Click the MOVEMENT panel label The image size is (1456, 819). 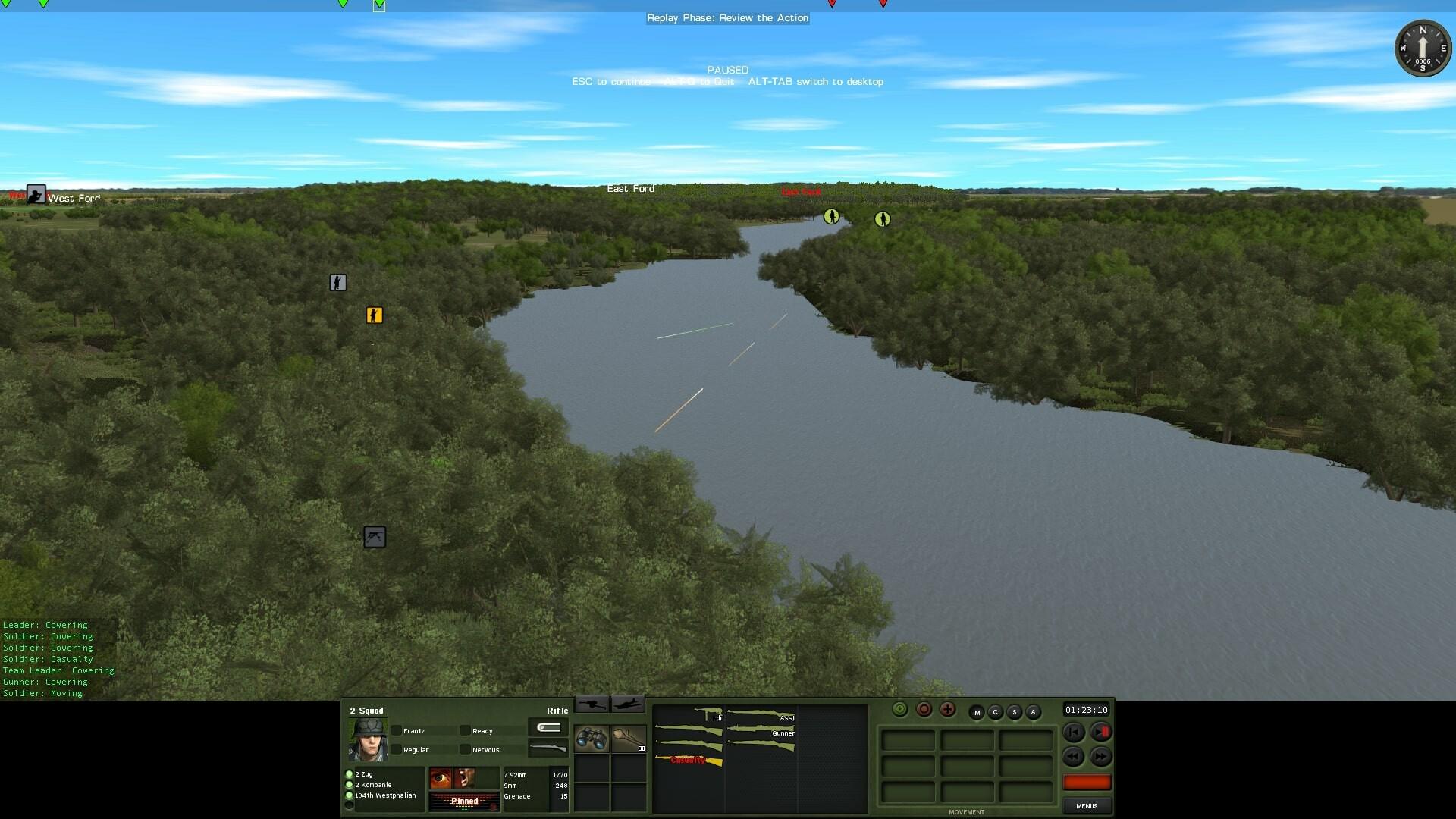coord(967,811)
